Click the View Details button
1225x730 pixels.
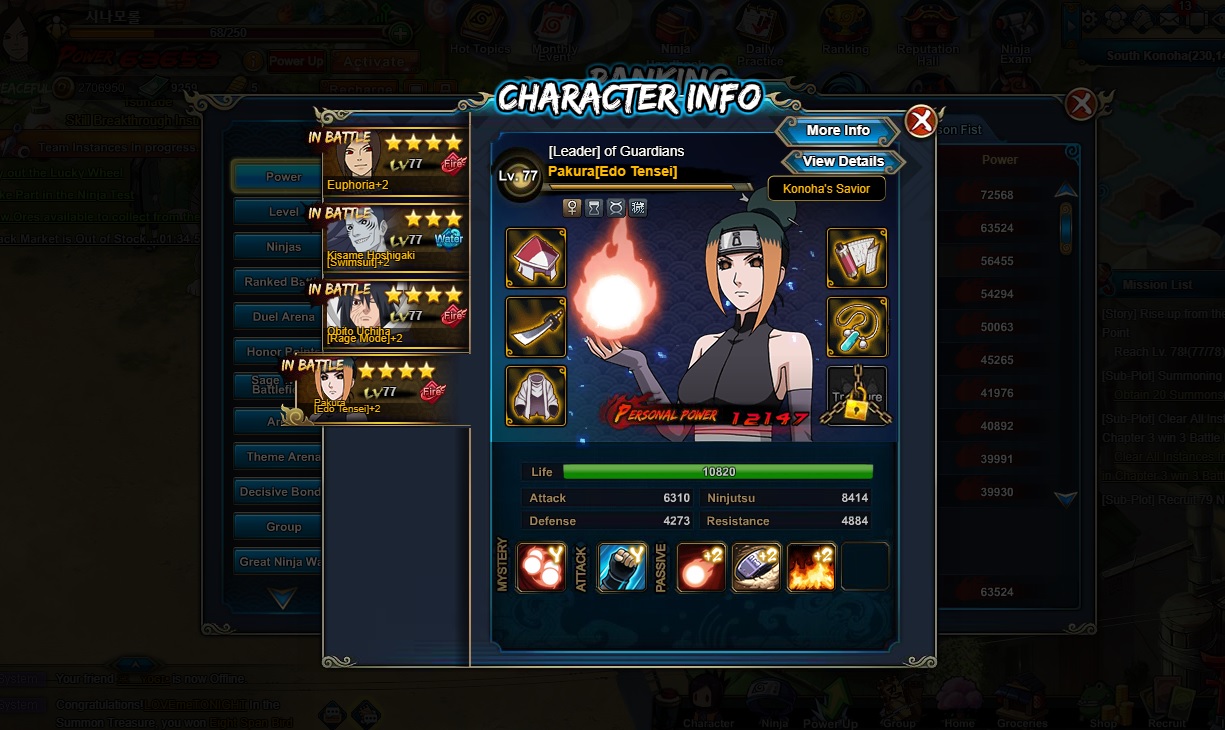click(843, 162)
